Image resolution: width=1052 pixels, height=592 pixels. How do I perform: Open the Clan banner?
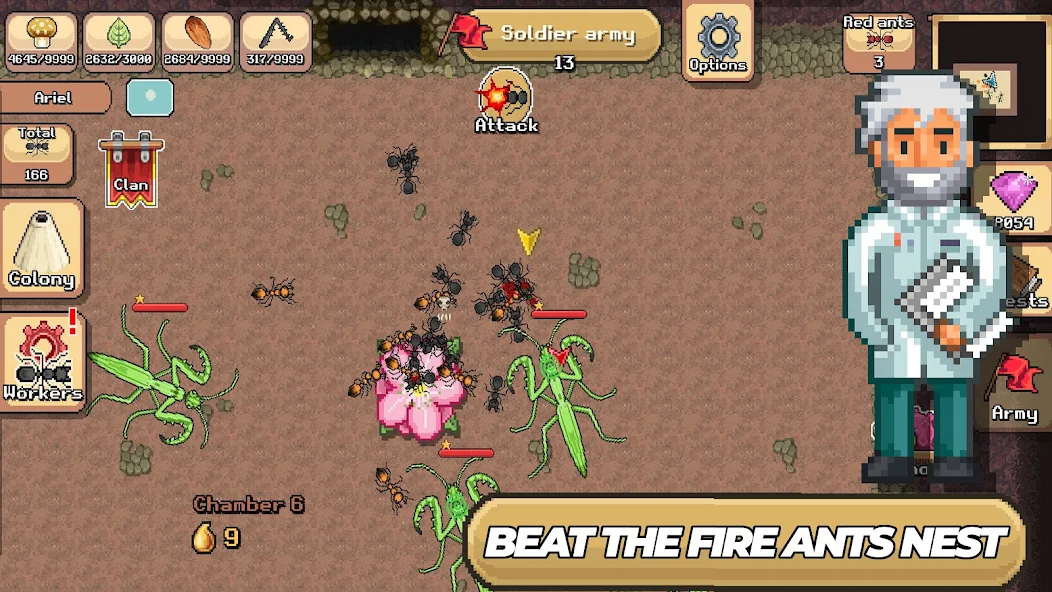[130, 170]
